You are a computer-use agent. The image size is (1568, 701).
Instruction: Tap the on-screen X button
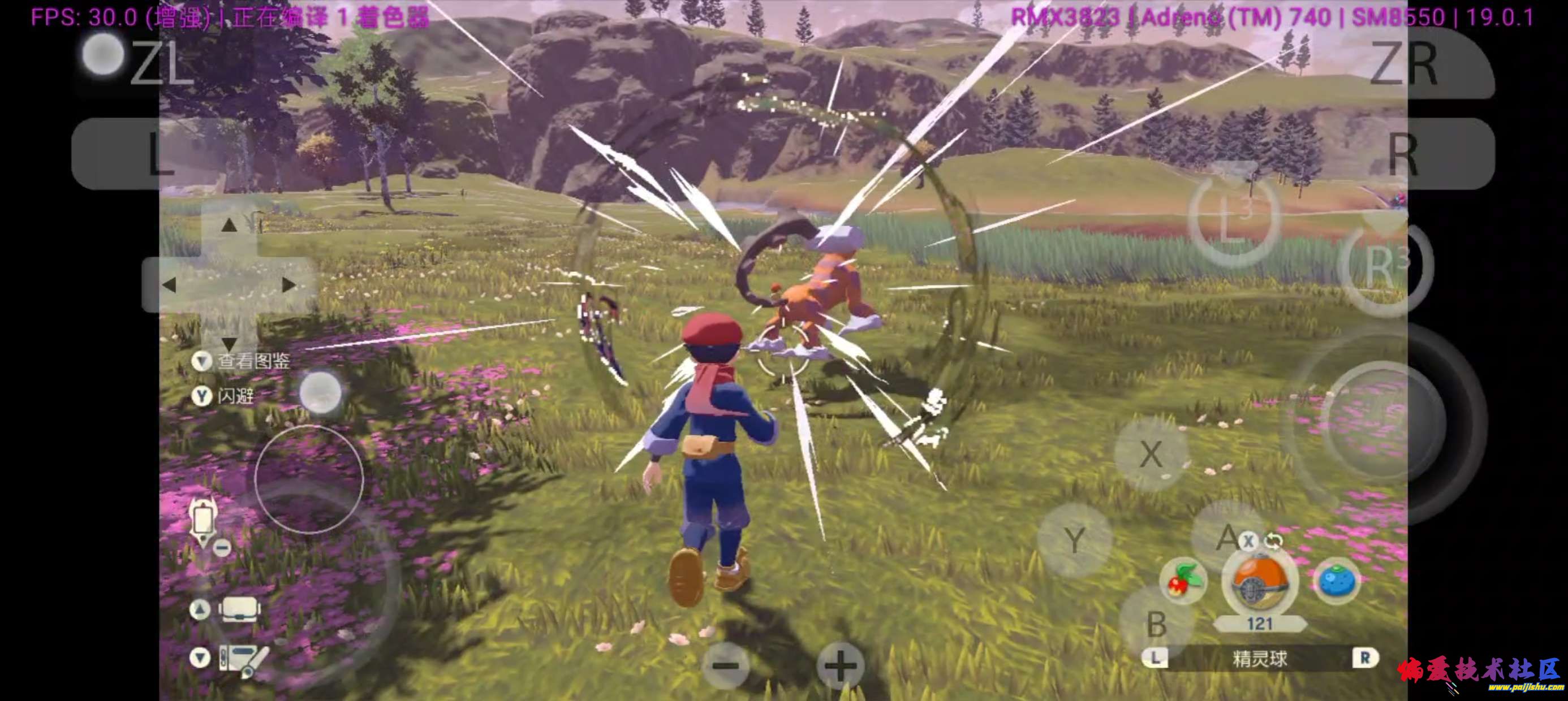1150,454
